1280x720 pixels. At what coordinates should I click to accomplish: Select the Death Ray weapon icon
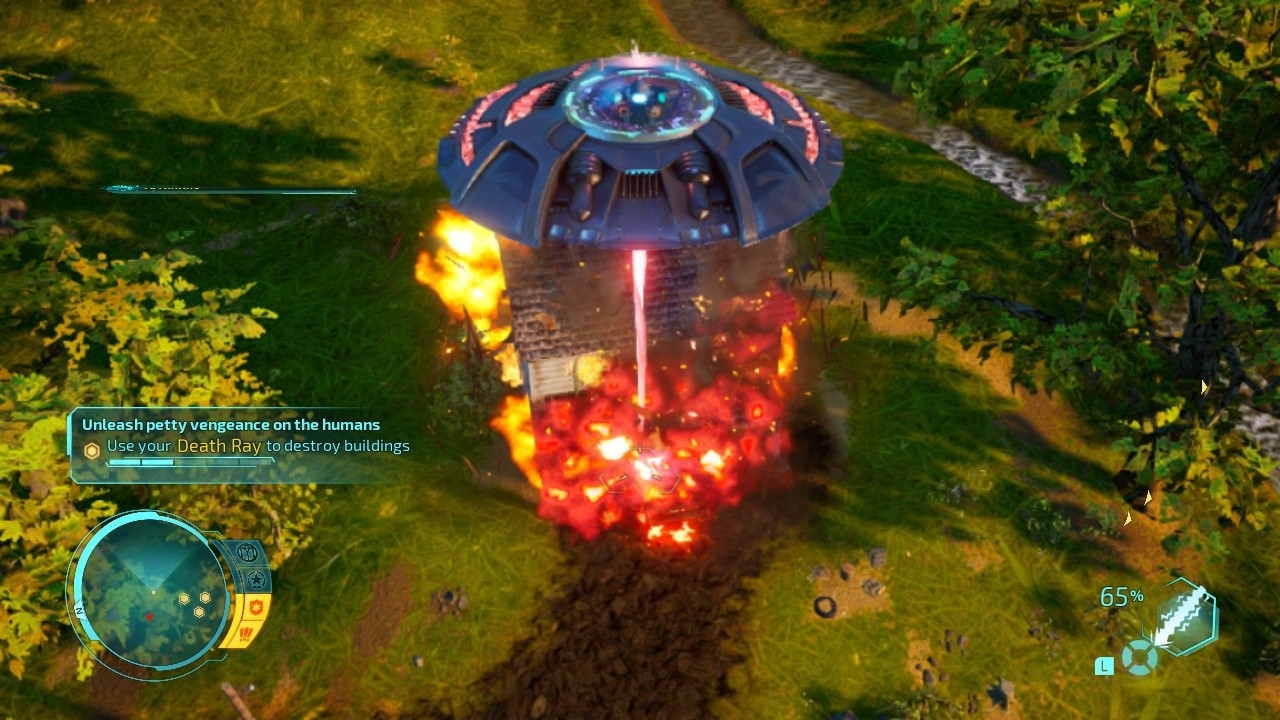(1185, 615)
